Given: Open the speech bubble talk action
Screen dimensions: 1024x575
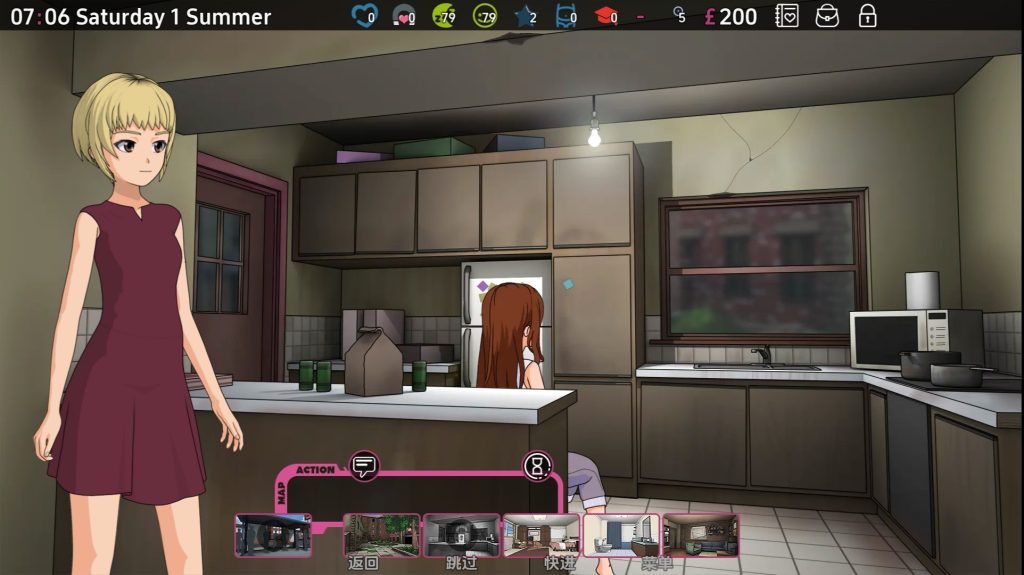Looking at the screenshot, I should 364,465.
